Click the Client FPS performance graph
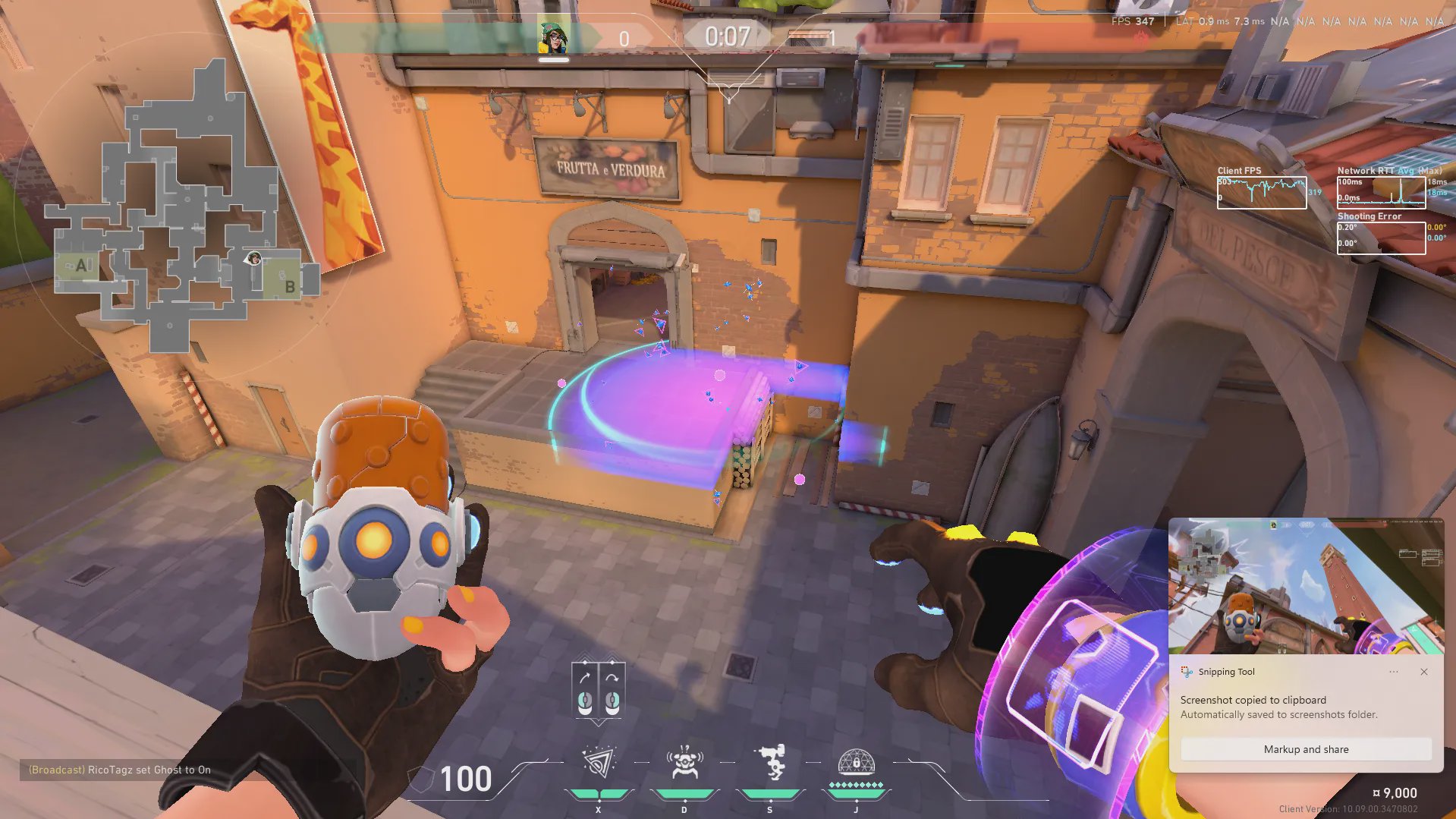This screenshot has height=819, width=1456. (x=1262, y=193)
